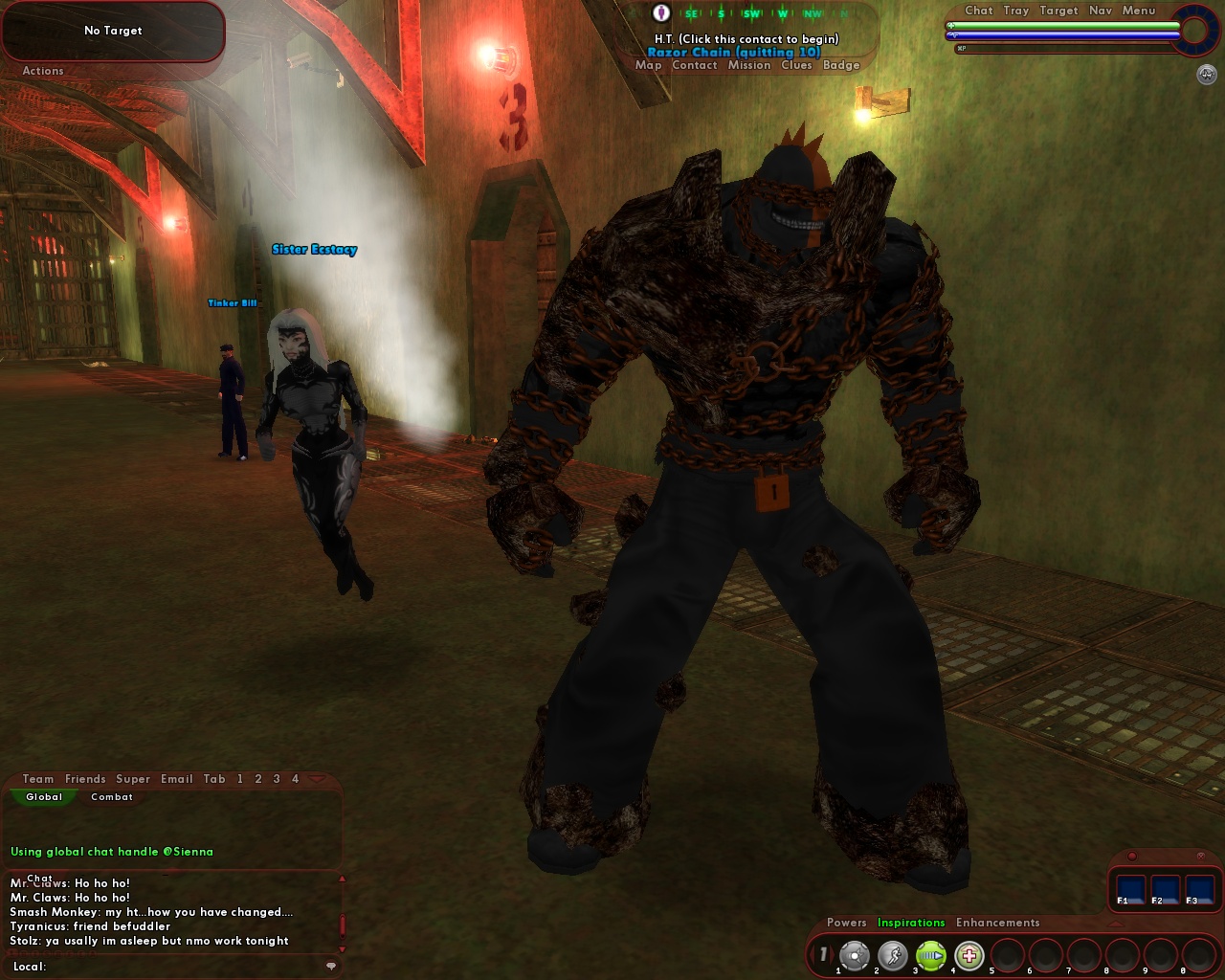
Task: Expand the chat tab list dropdown arrow
Action: [317, 779]
